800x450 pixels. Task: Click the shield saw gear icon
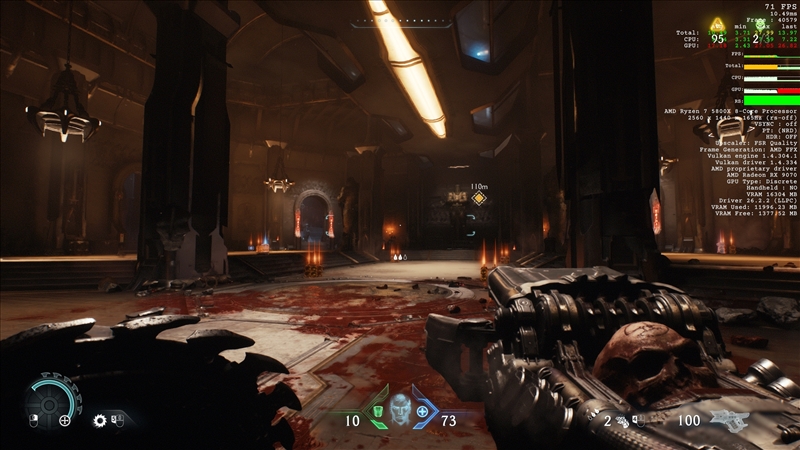point(100,421)
